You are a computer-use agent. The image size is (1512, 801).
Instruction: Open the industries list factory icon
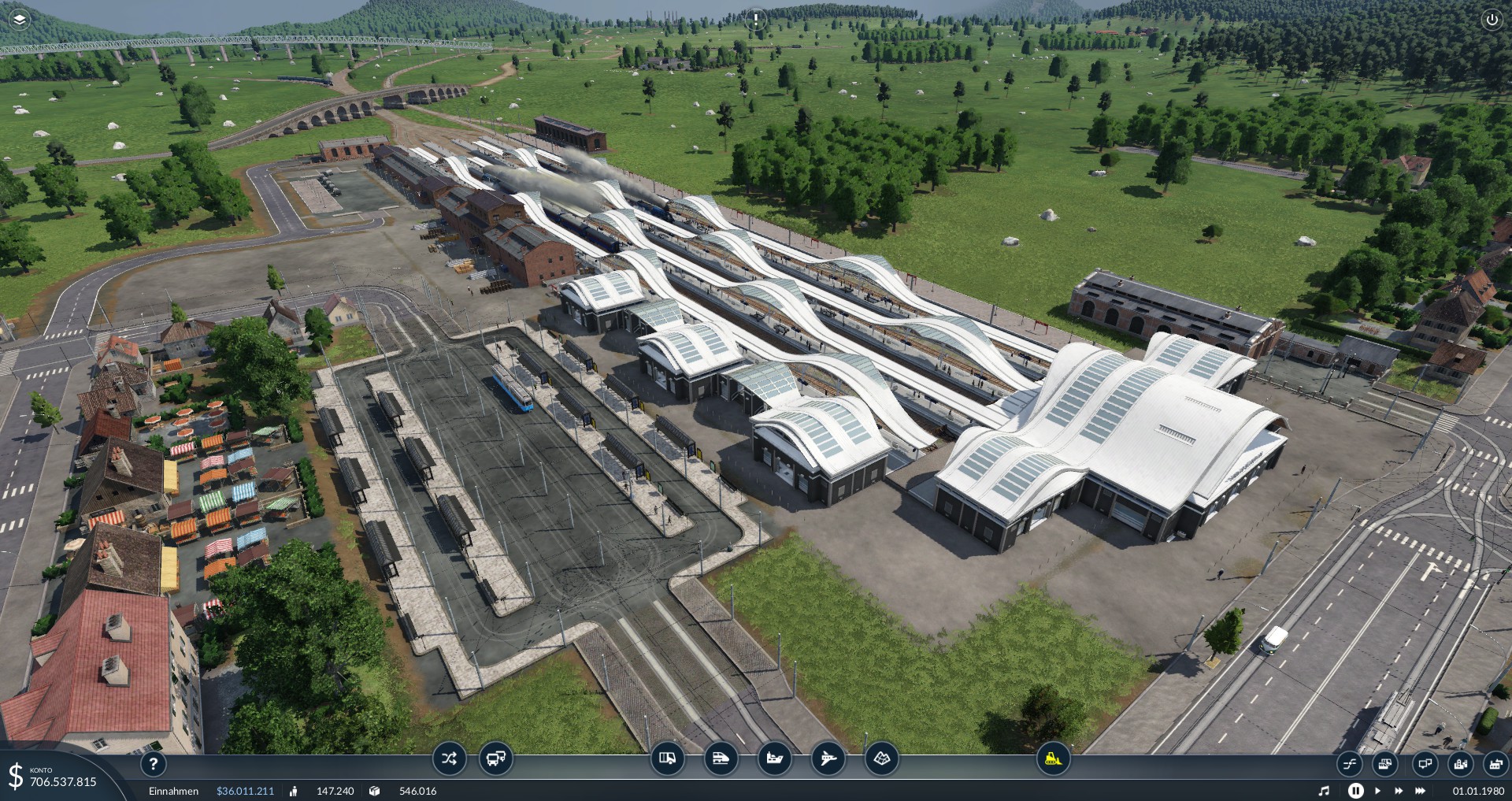pos(1495,763)
